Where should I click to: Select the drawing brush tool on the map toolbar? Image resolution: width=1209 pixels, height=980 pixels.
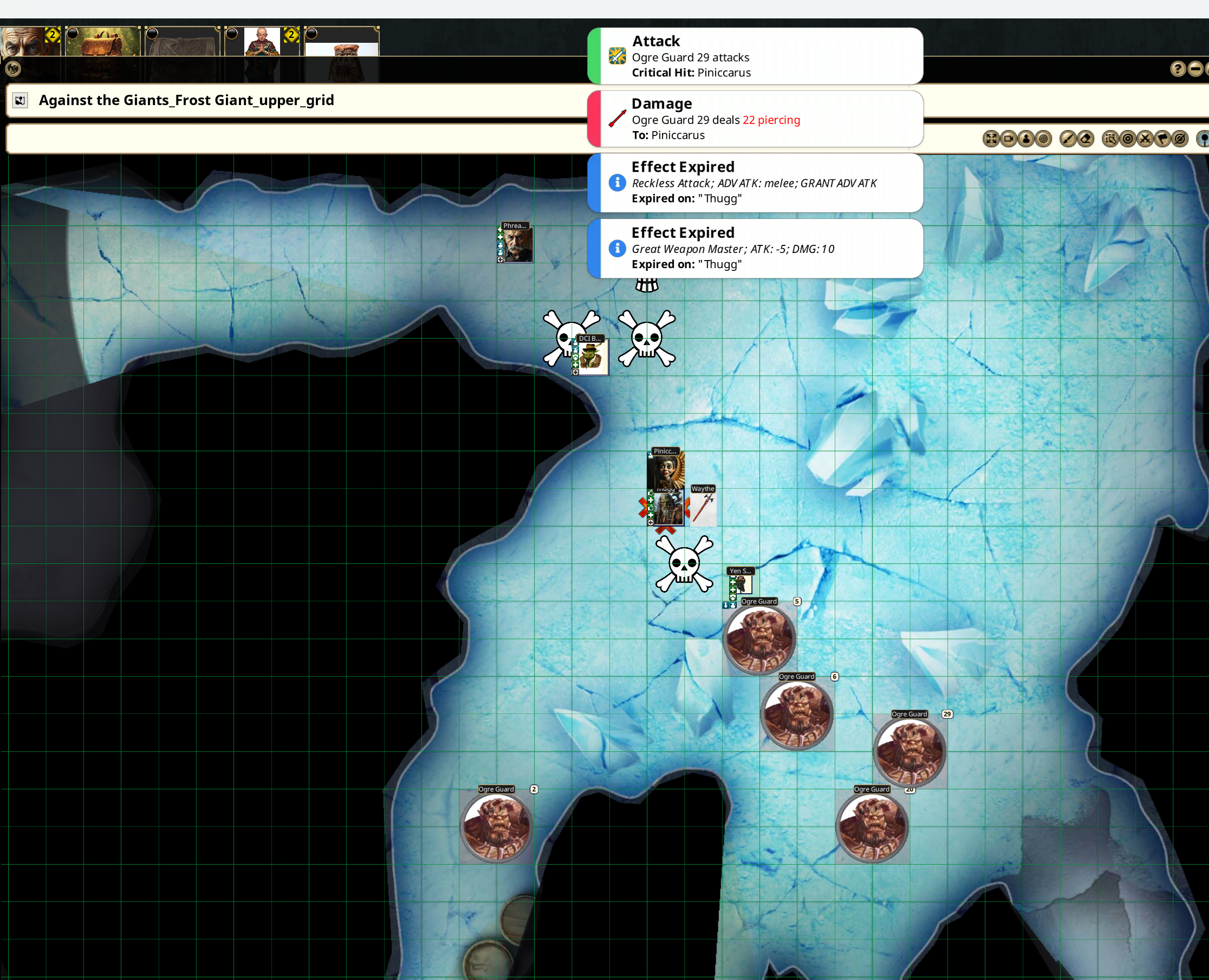1069,139
